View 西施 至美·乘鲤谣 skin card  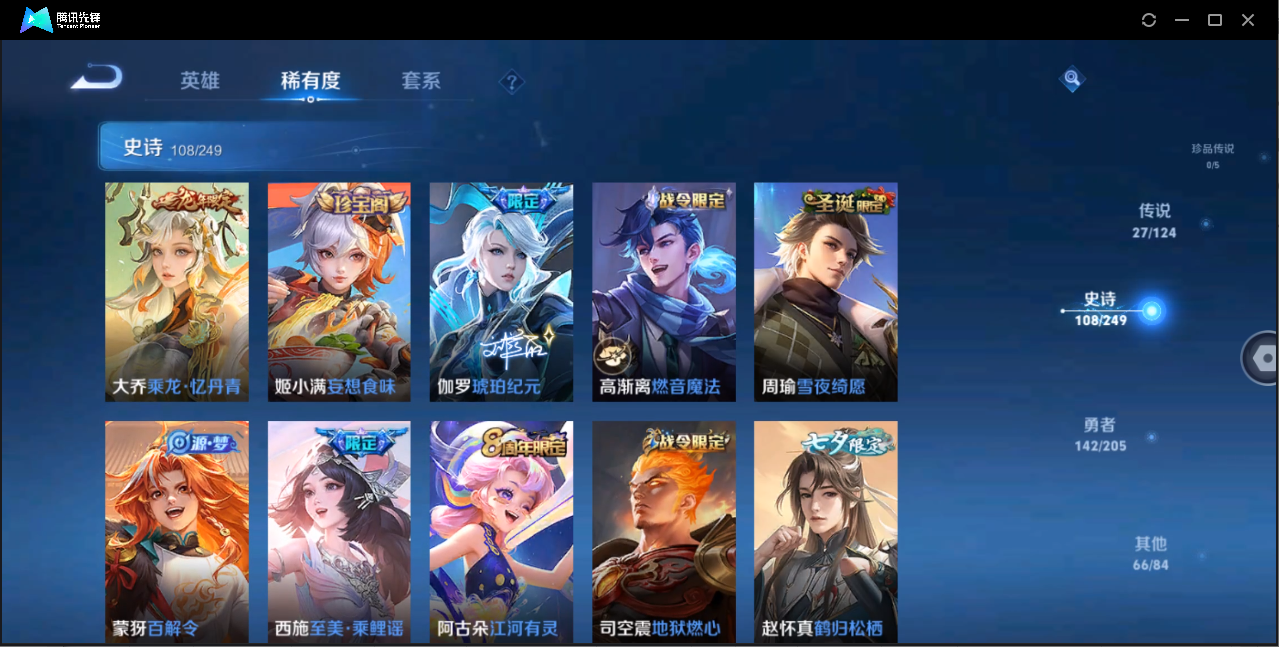click(x=339, y=531)
